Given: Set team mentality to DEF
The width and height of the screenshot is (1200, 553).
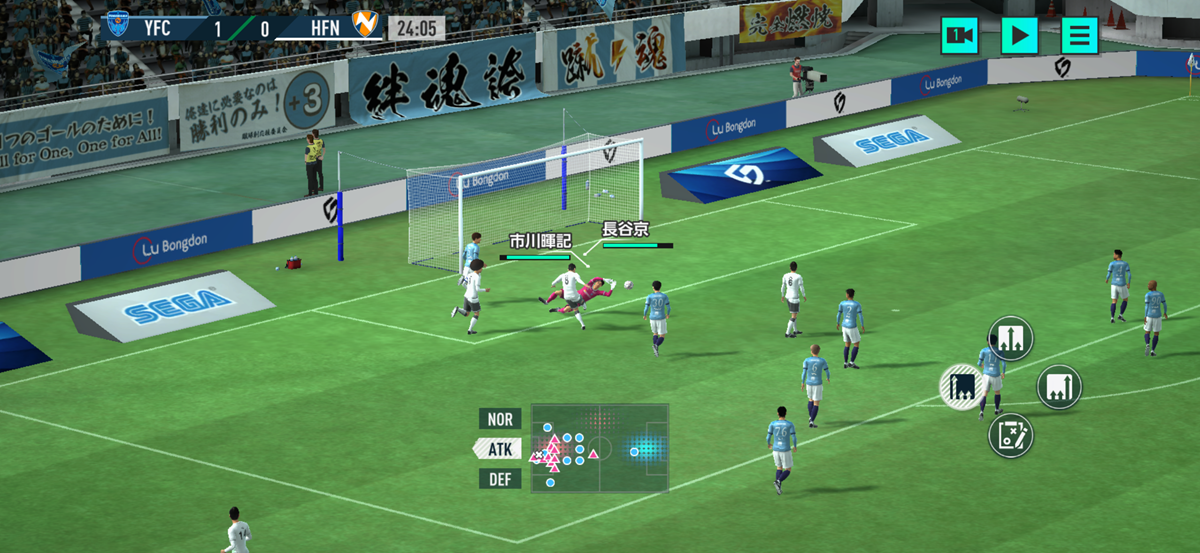Looking at the screenshot, I should coord(500,479).
